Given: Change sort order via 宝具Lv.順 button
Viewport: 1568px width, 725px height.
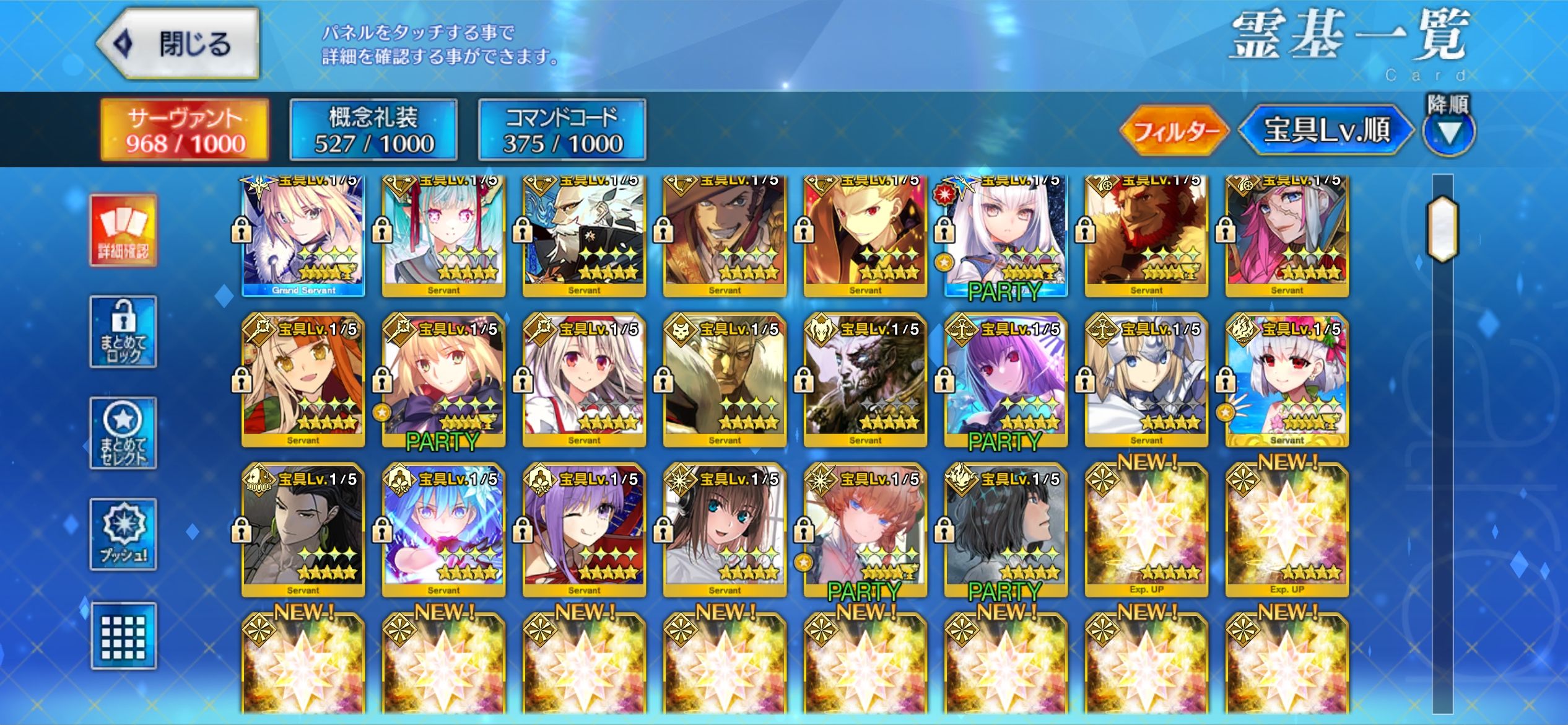Looking at the screenshot, I should (1326, 130).
